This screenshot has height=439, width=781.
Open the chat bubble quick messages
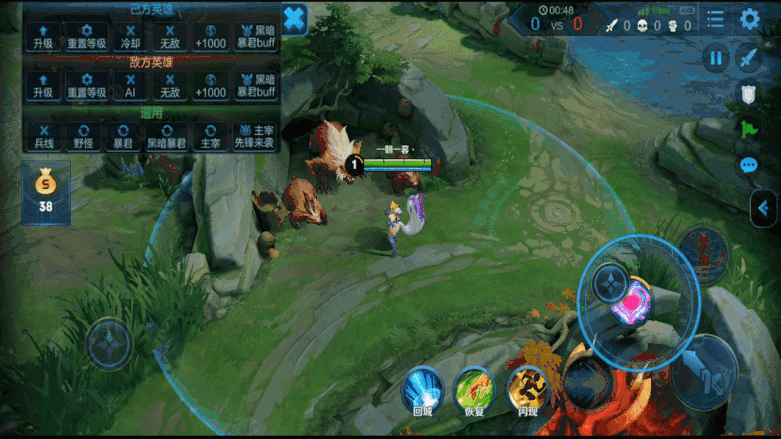(748, 165)
